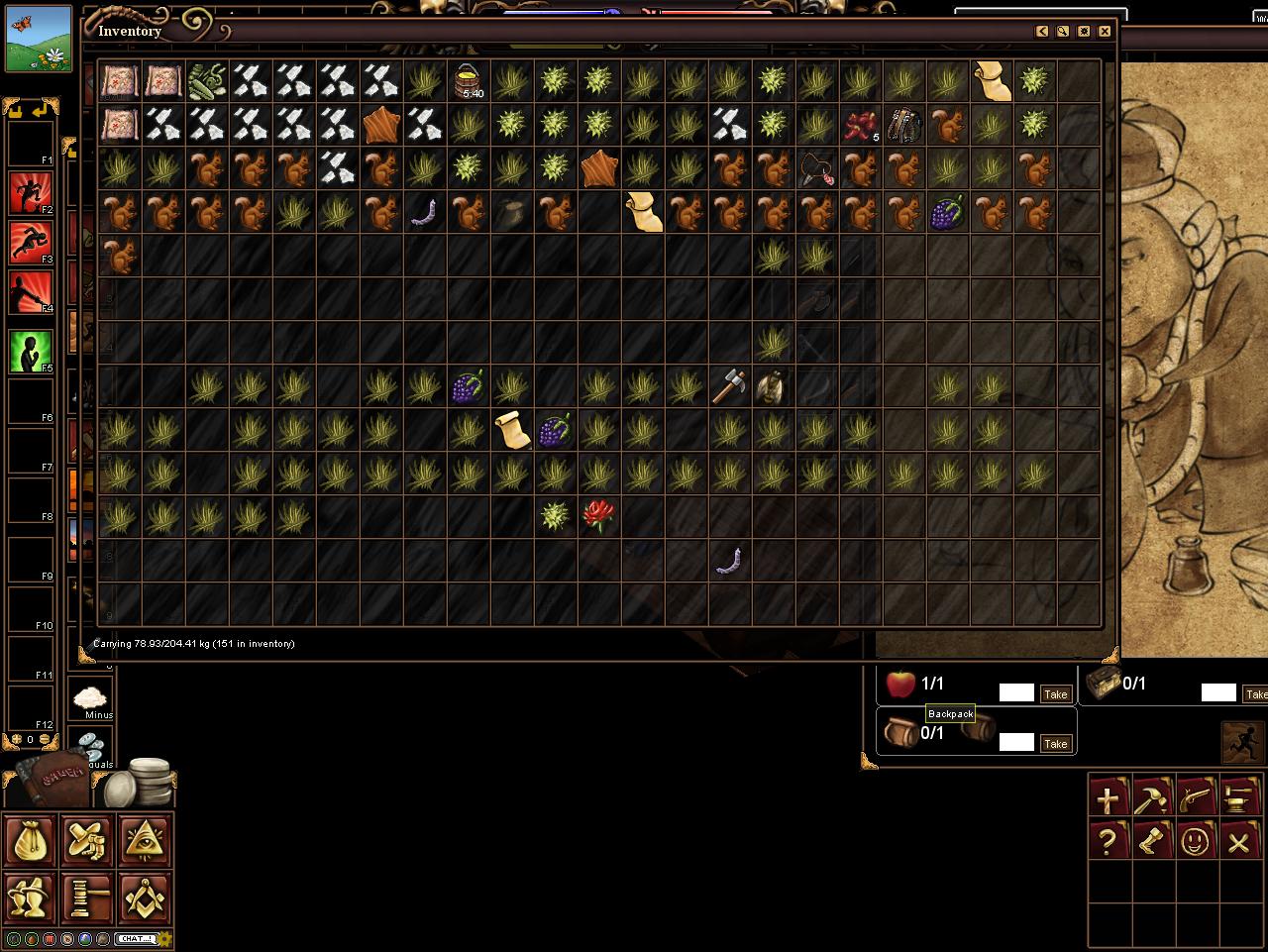
Task: Select the red flower item
Action: pos(598,515)
